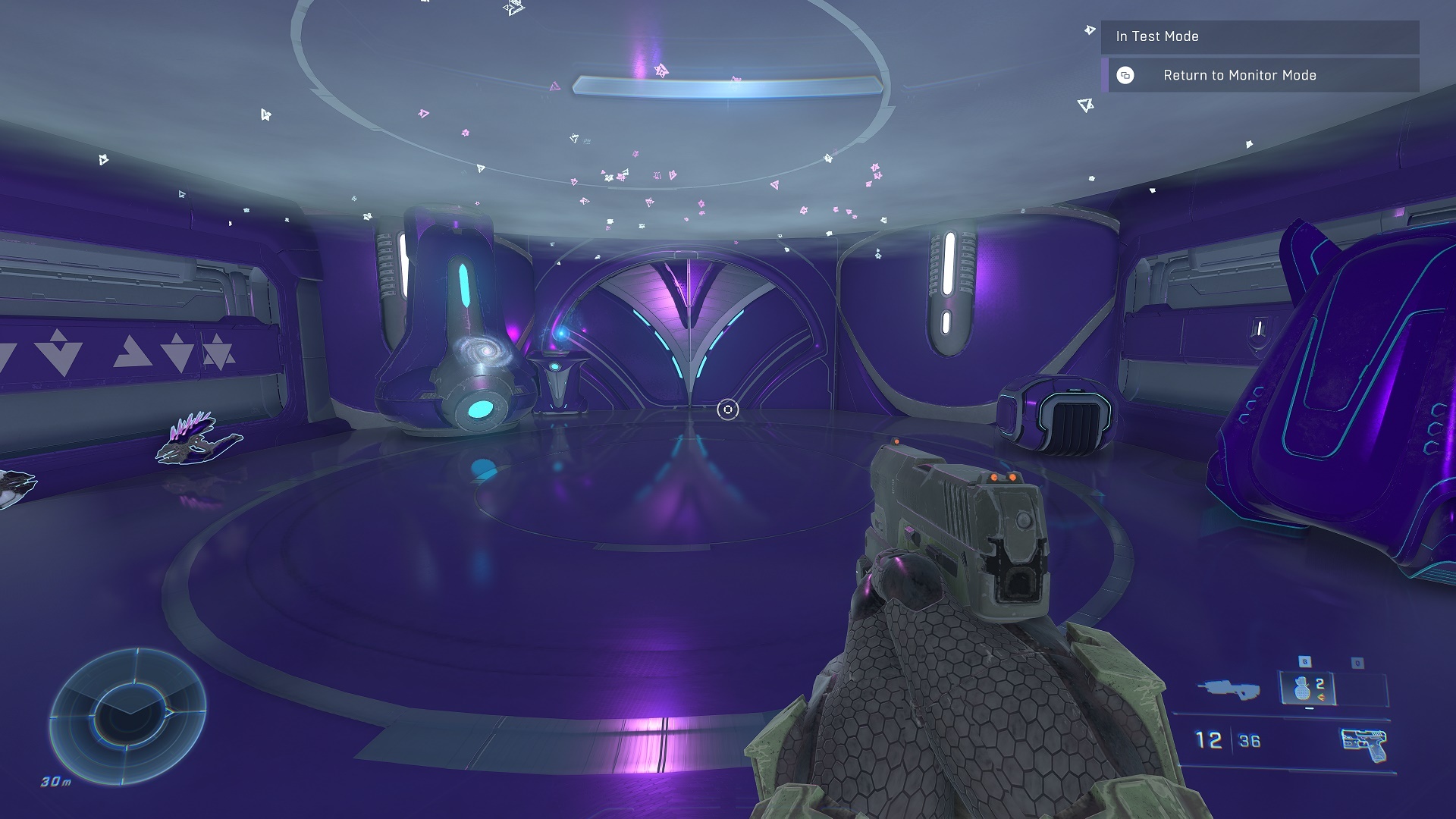Click the central targeting reticle
The width and height of the screenshot is (1456, 819).
tap(728, 409)
